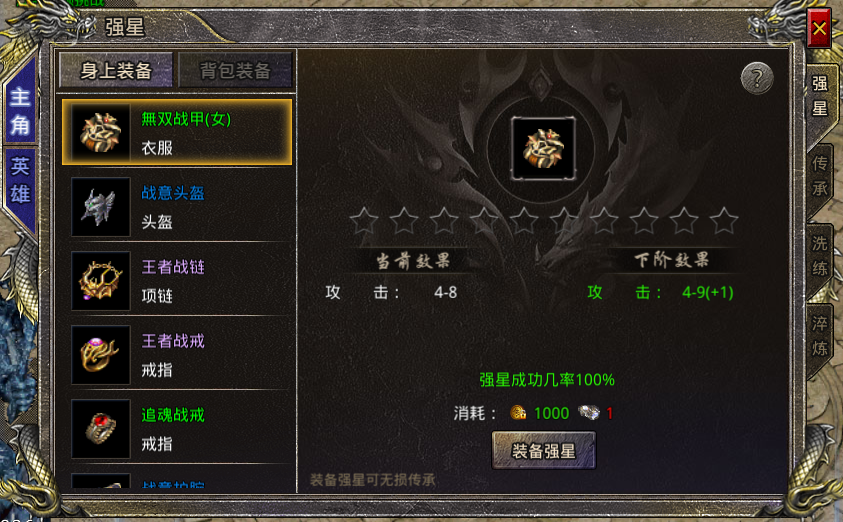Pick the 王者战戒 ring row
This screenshot has width=843, height=522.
[177, 354]
